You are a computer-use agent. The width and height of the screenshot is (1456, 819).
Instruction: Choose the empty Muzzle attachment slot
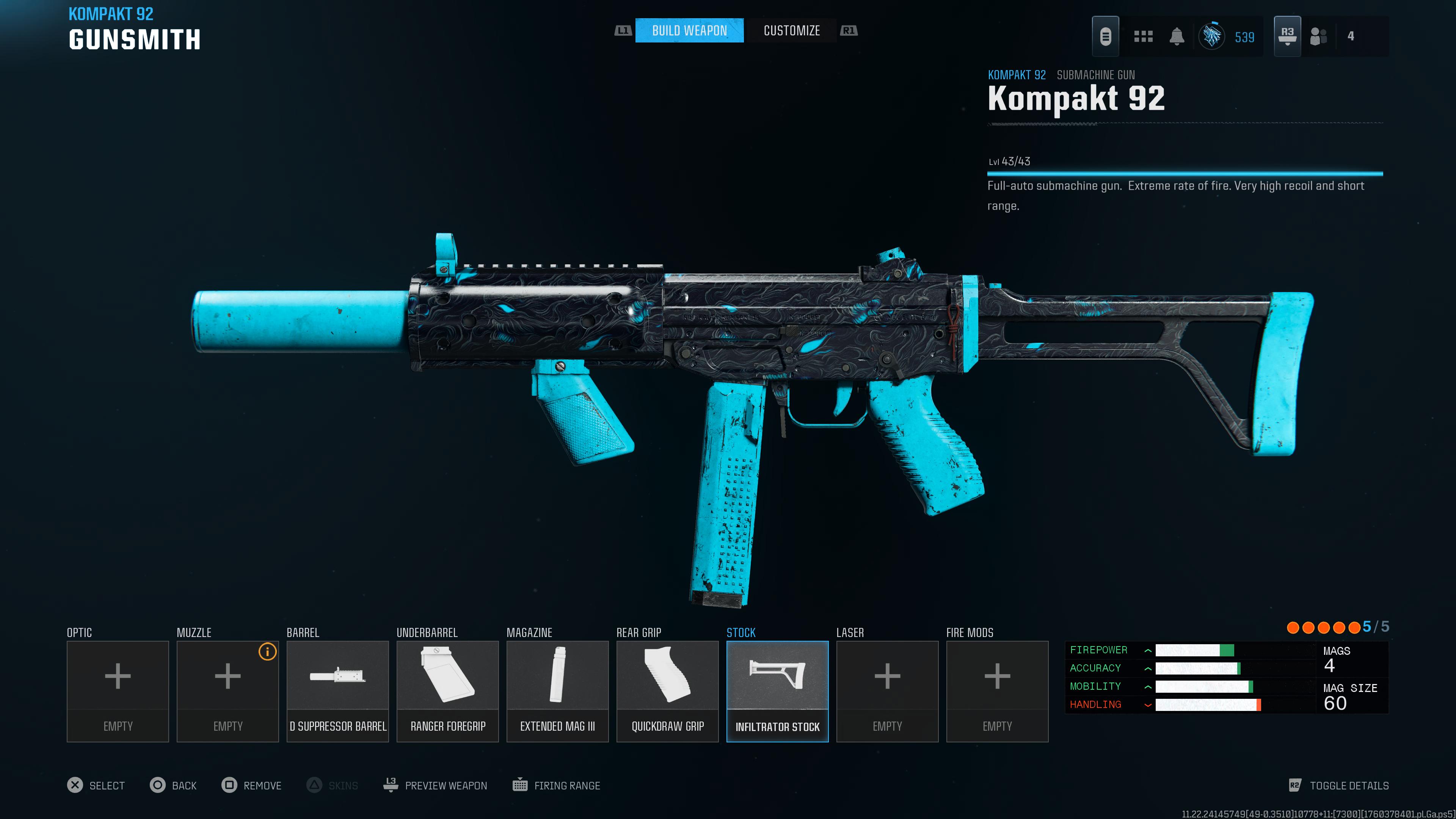[x=227, y=691]
